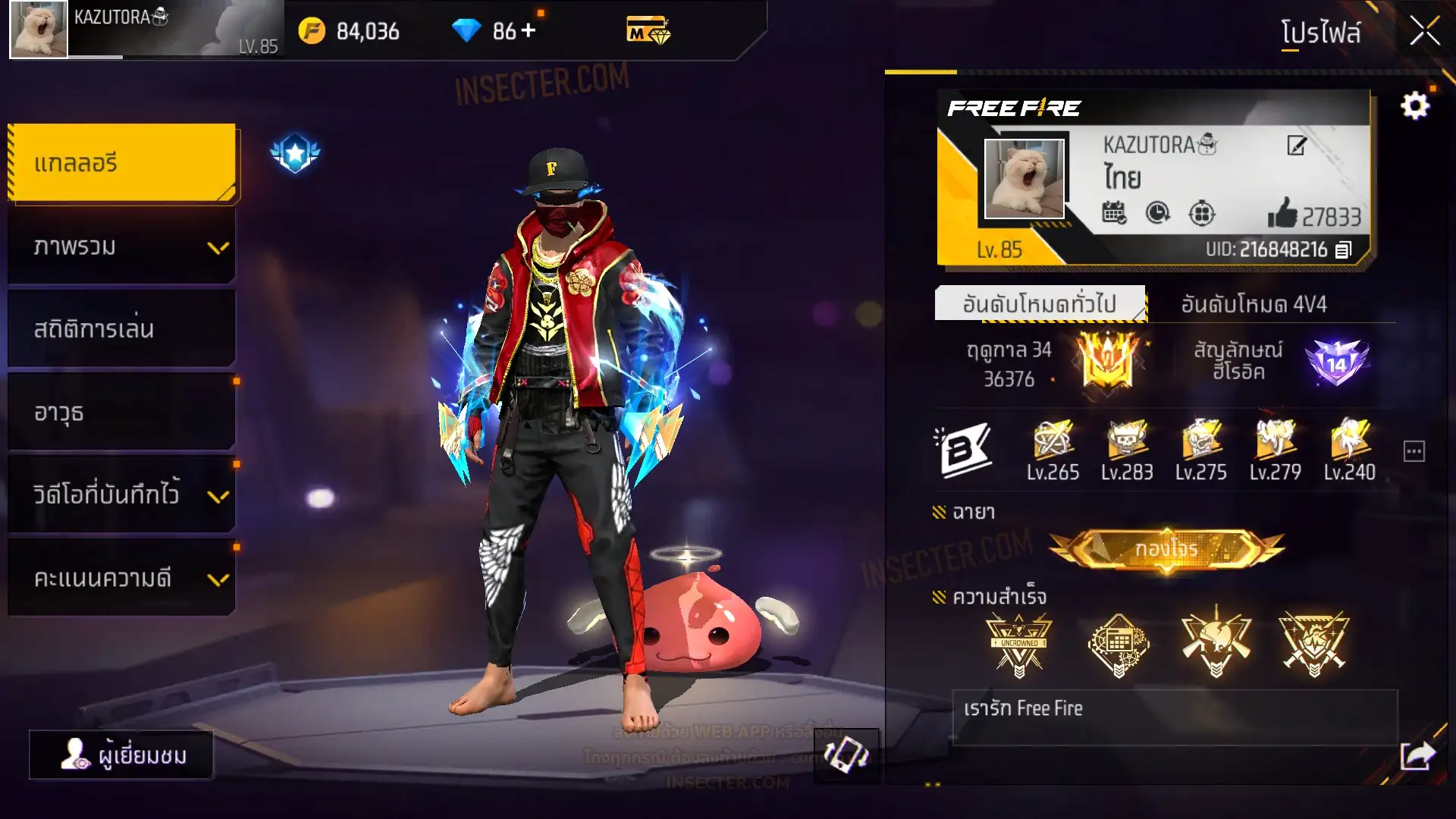Expand the วิดีโอที่บันทึกไว้ saved videos section

(x=123, y=495)
